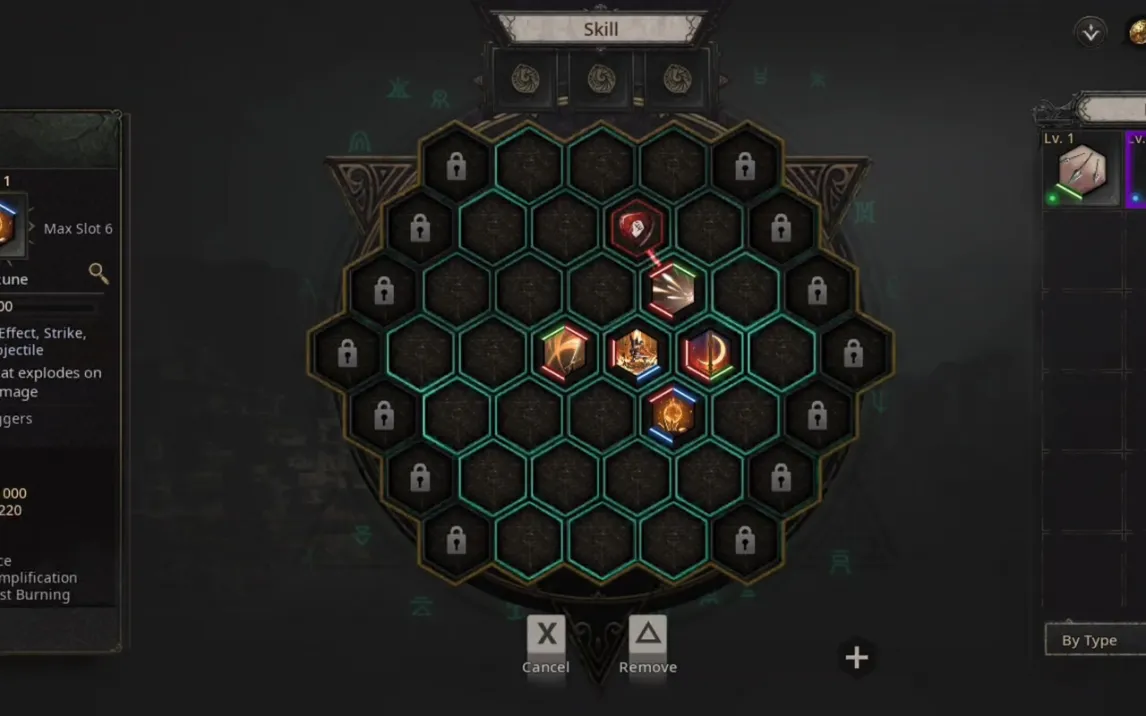Choose the crescent moon rune hexagon
The height and width of the screenshot is (716, 1146).
tap(708, 353)
